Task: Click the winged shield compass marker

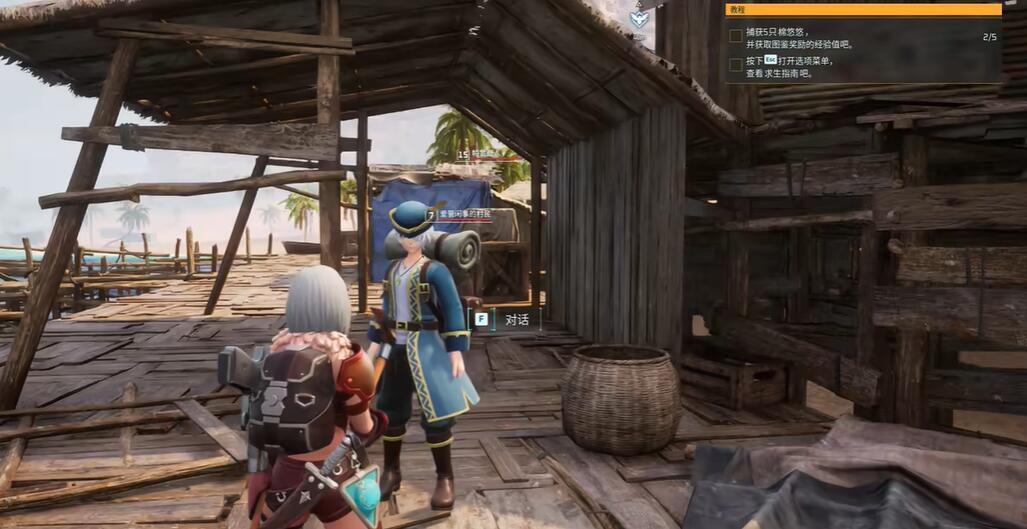Action: point(639,18)
